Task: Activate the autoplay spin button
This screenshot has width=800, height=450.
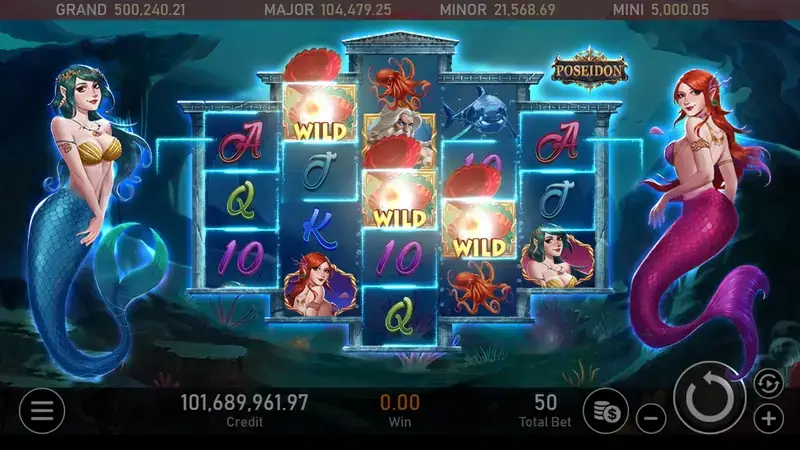Action: click(x=766, y=382)
